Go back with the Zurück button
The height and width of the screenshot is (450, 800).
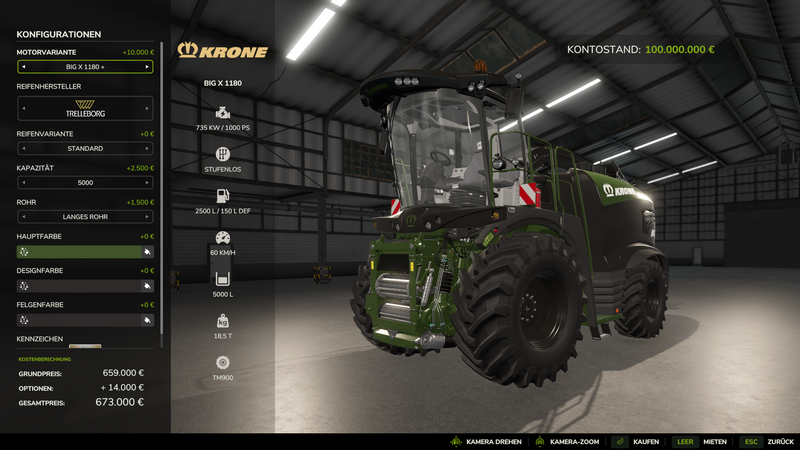780,441
